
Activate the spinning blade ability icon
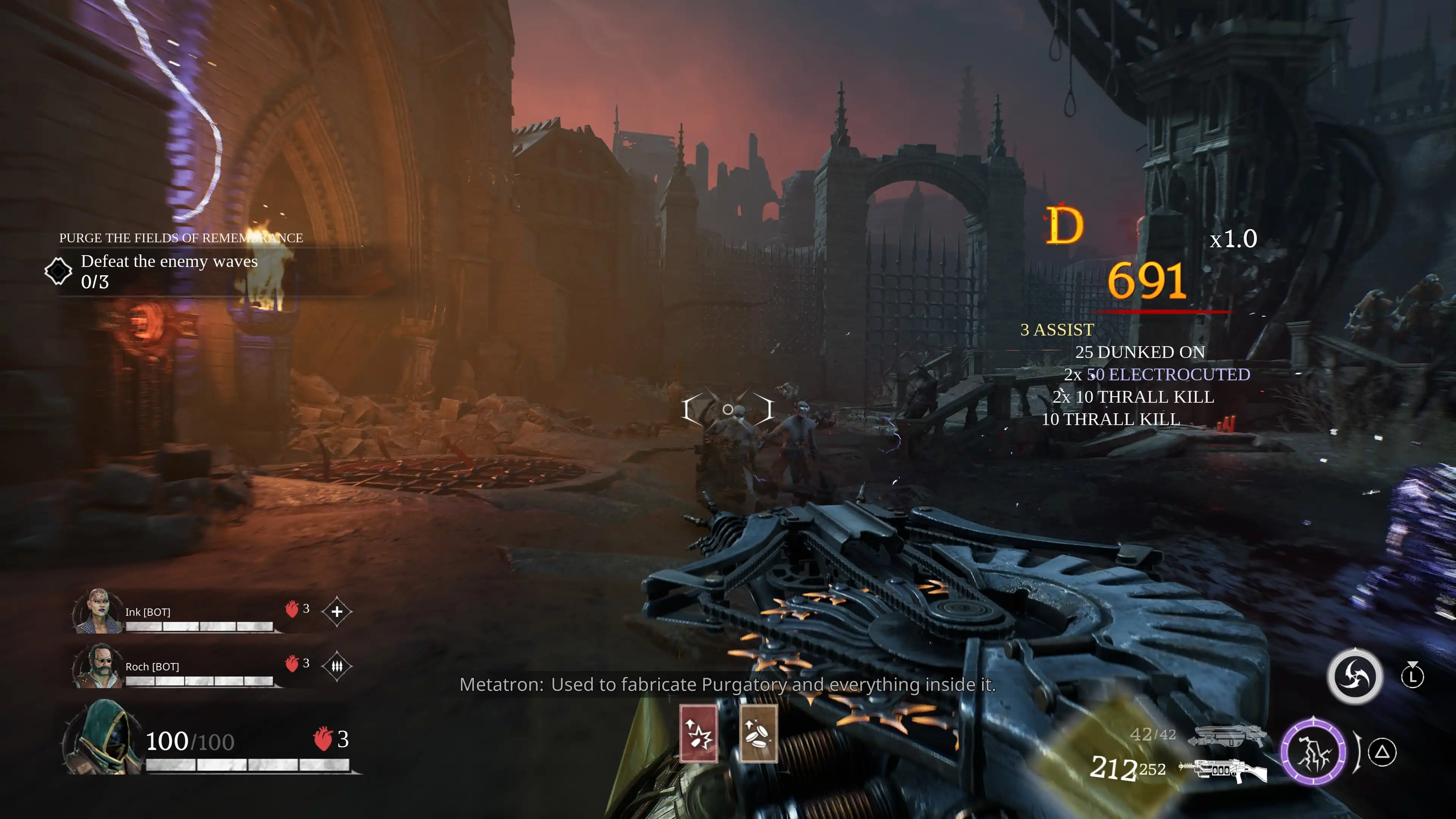coord(1355,676)
